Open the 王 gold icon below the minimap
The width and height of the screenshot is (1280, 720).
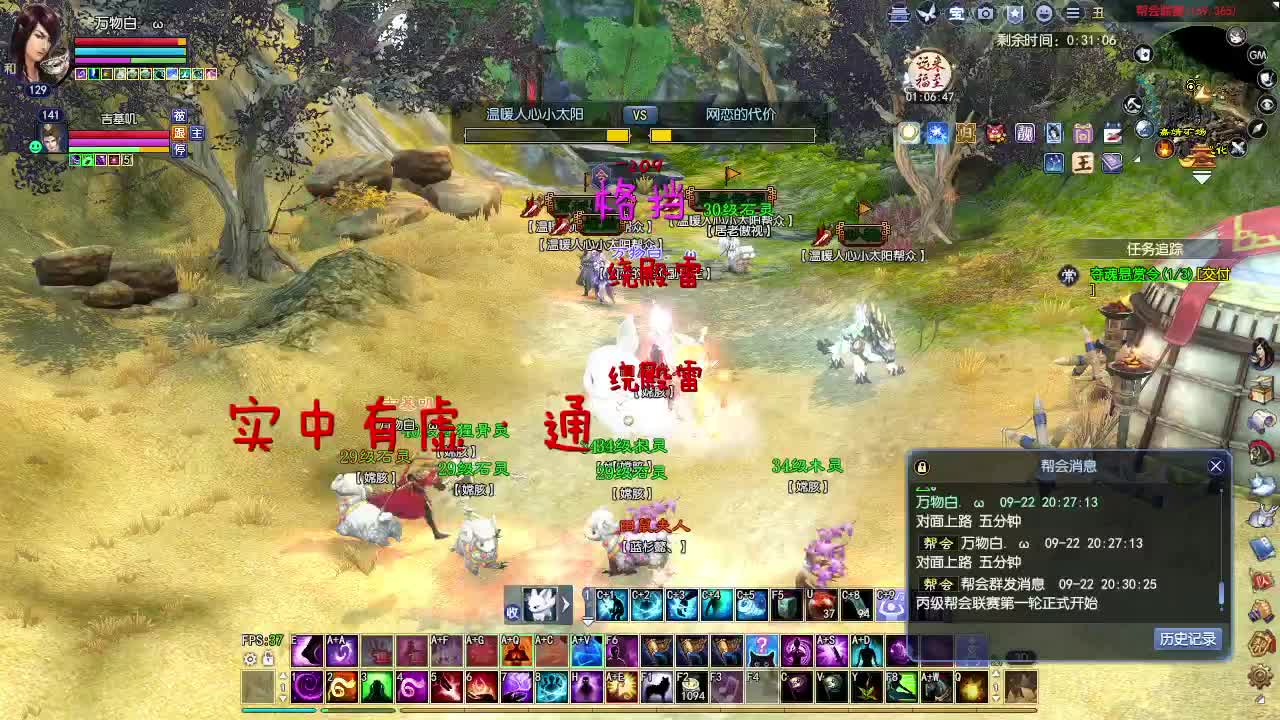(x=1082, y=163)
